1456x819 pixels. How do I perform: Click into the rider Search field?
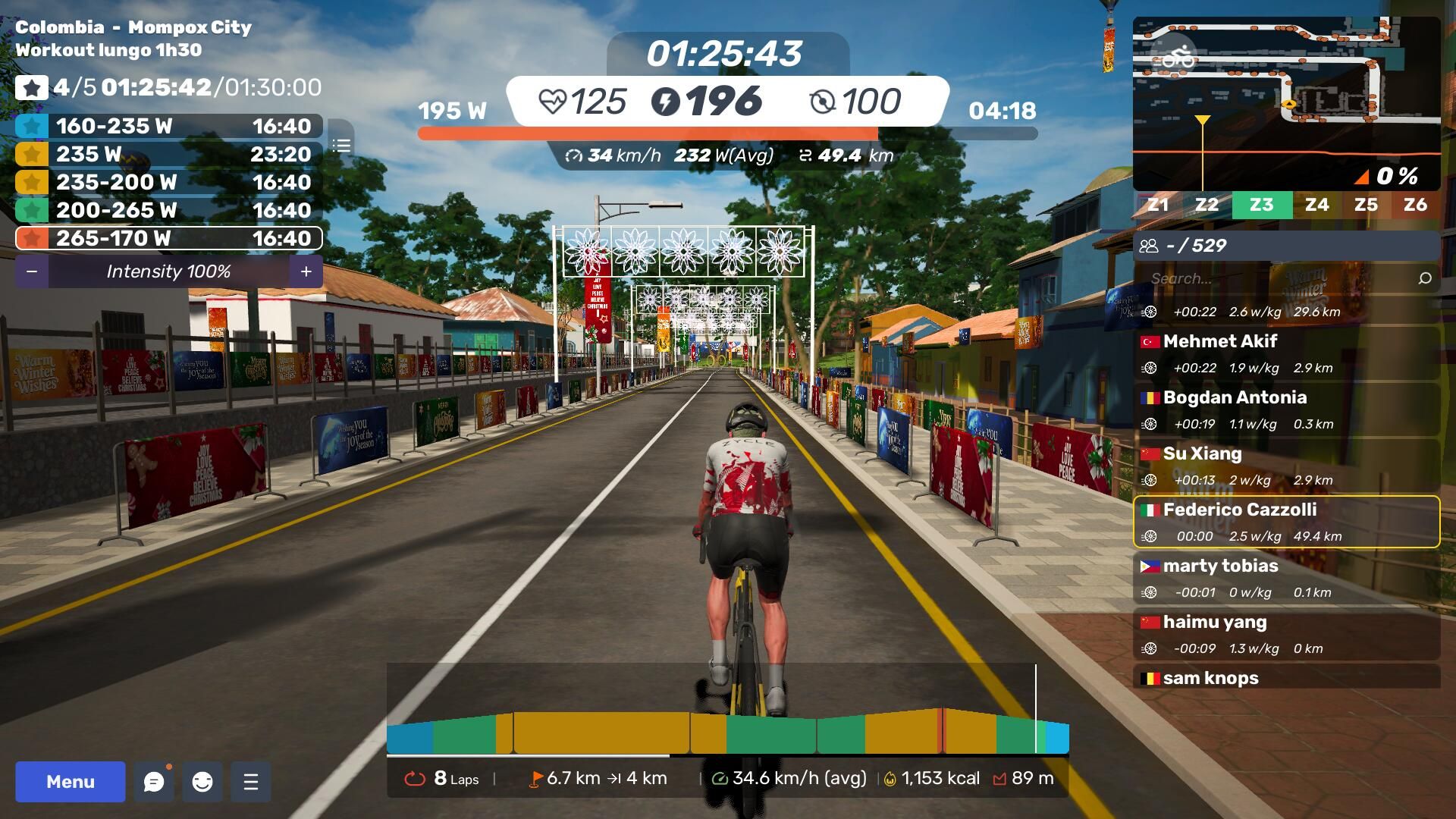(1279, 278)
